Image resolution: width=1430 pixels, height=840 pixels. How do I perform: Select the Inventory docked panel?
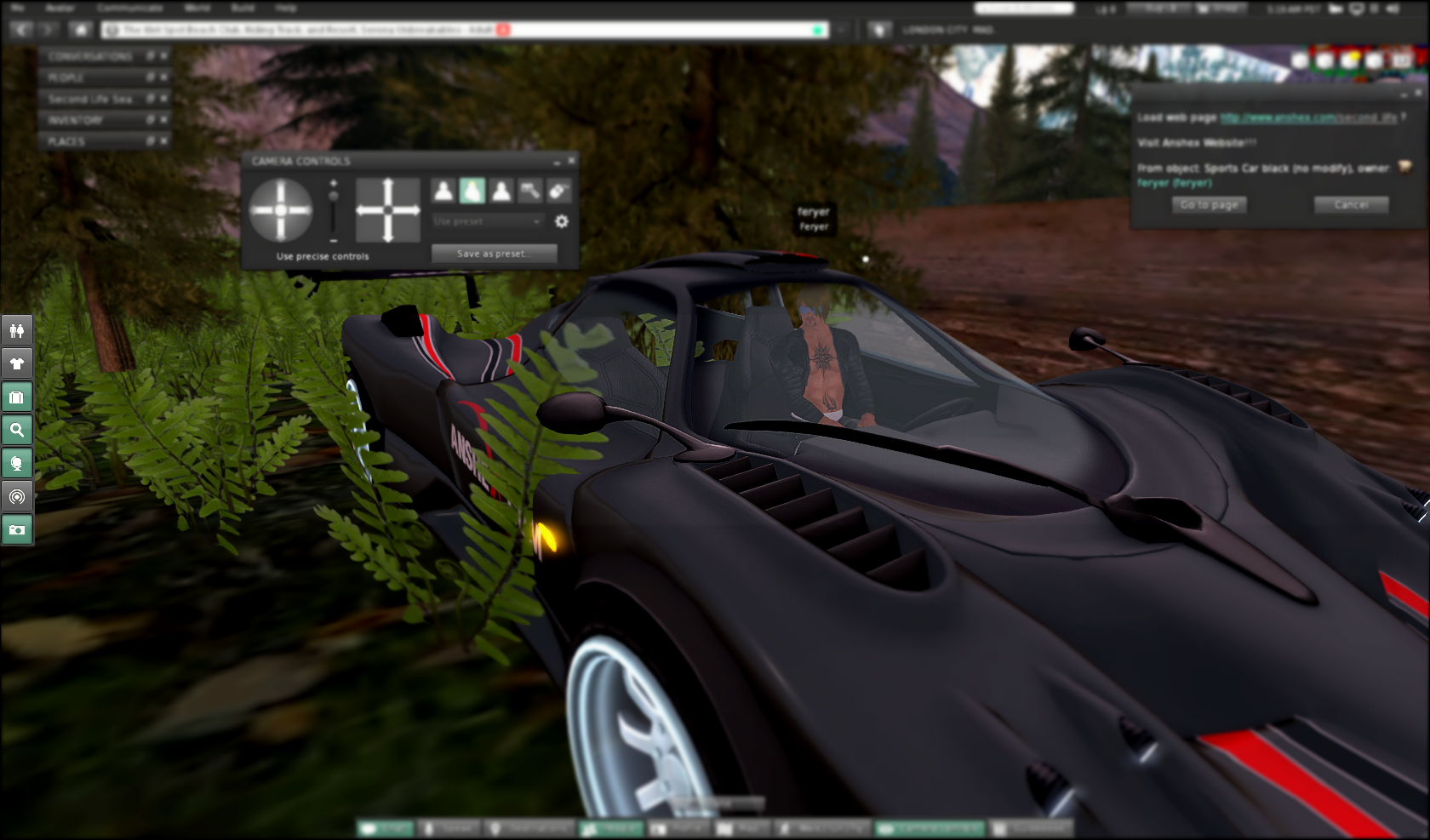(77, 120)
